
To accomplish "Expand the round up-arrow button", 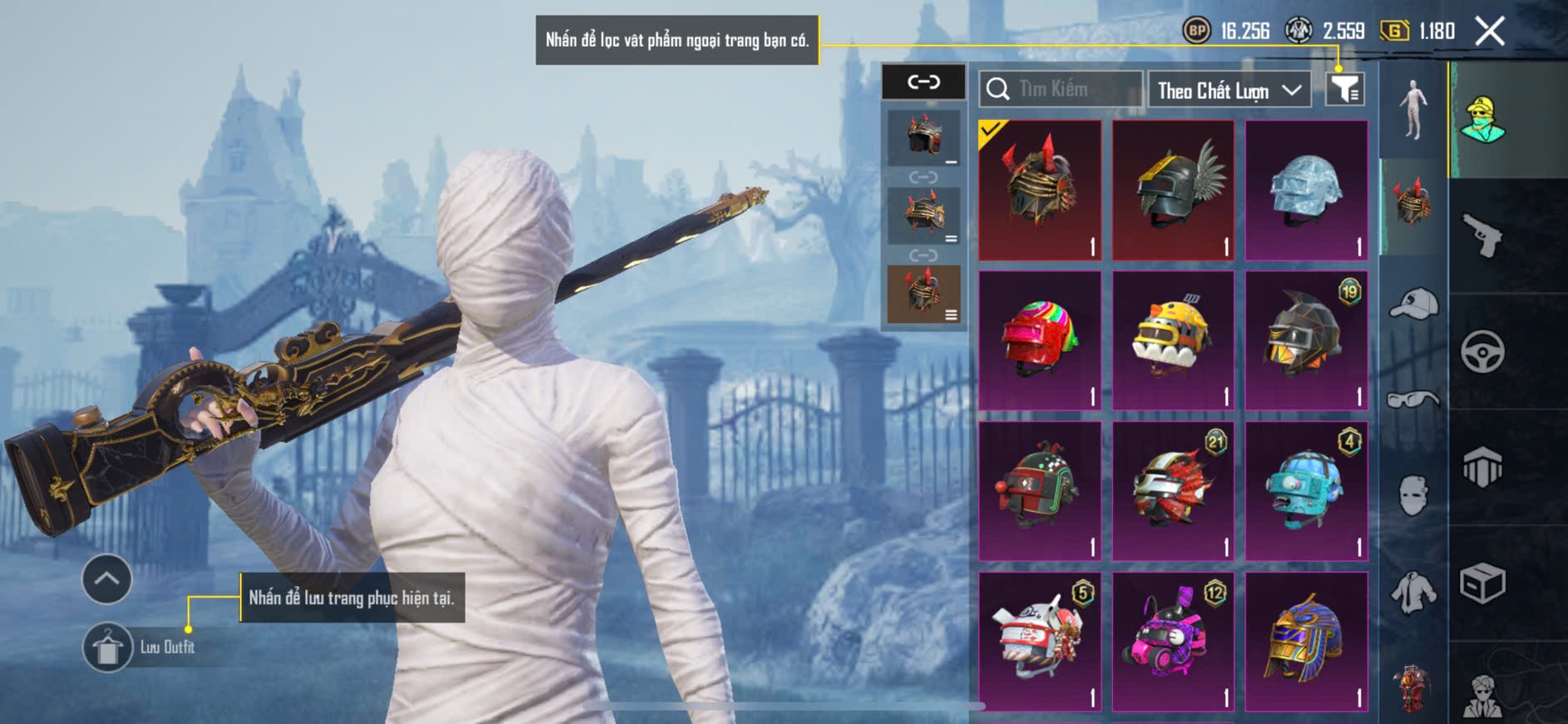I will (106, 579).
